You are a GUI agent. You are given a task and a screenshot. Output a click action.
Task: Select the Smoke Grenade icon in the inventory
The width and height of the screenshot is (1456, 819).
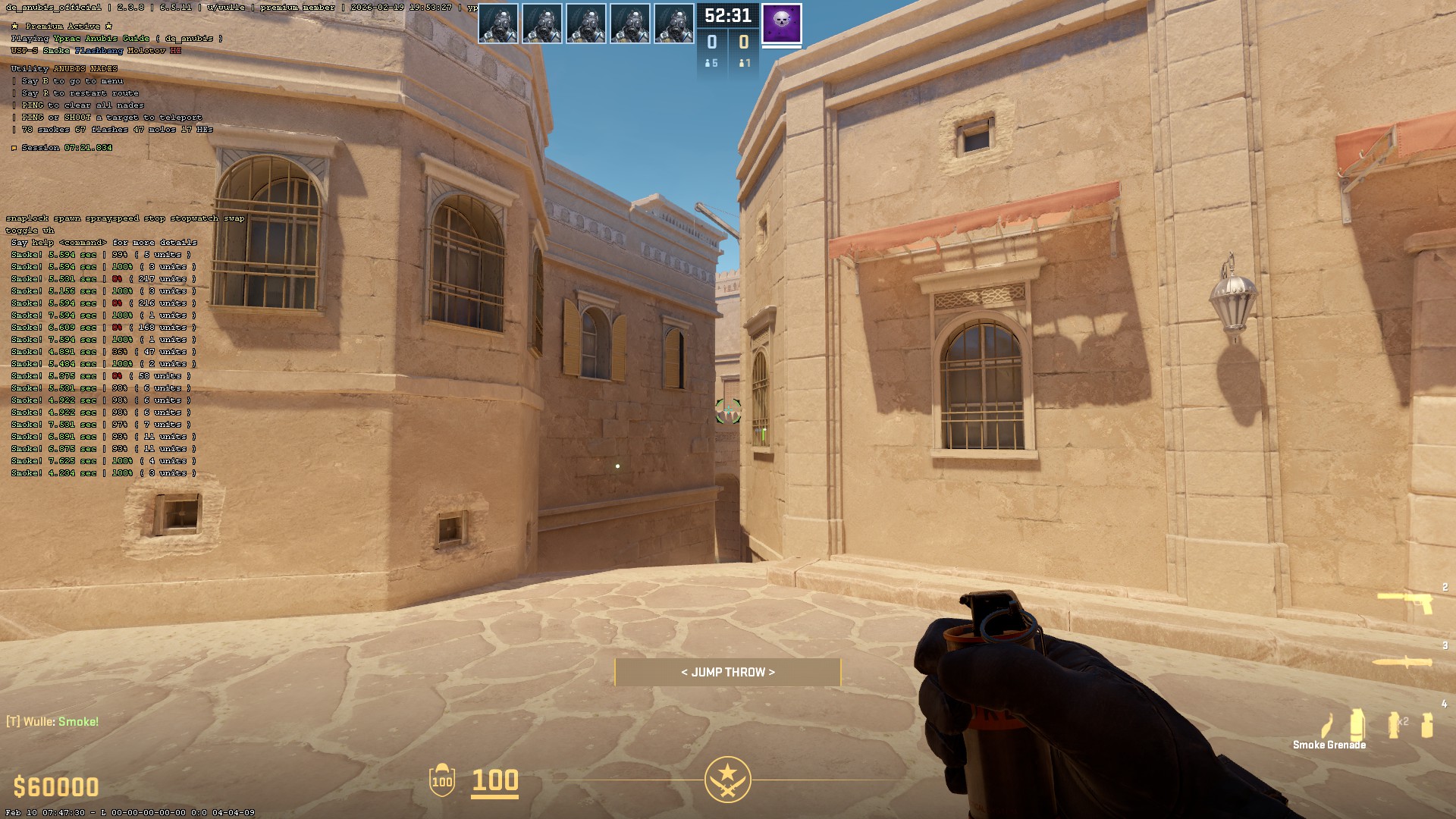pyautogui.click(x=1357, y=724)
